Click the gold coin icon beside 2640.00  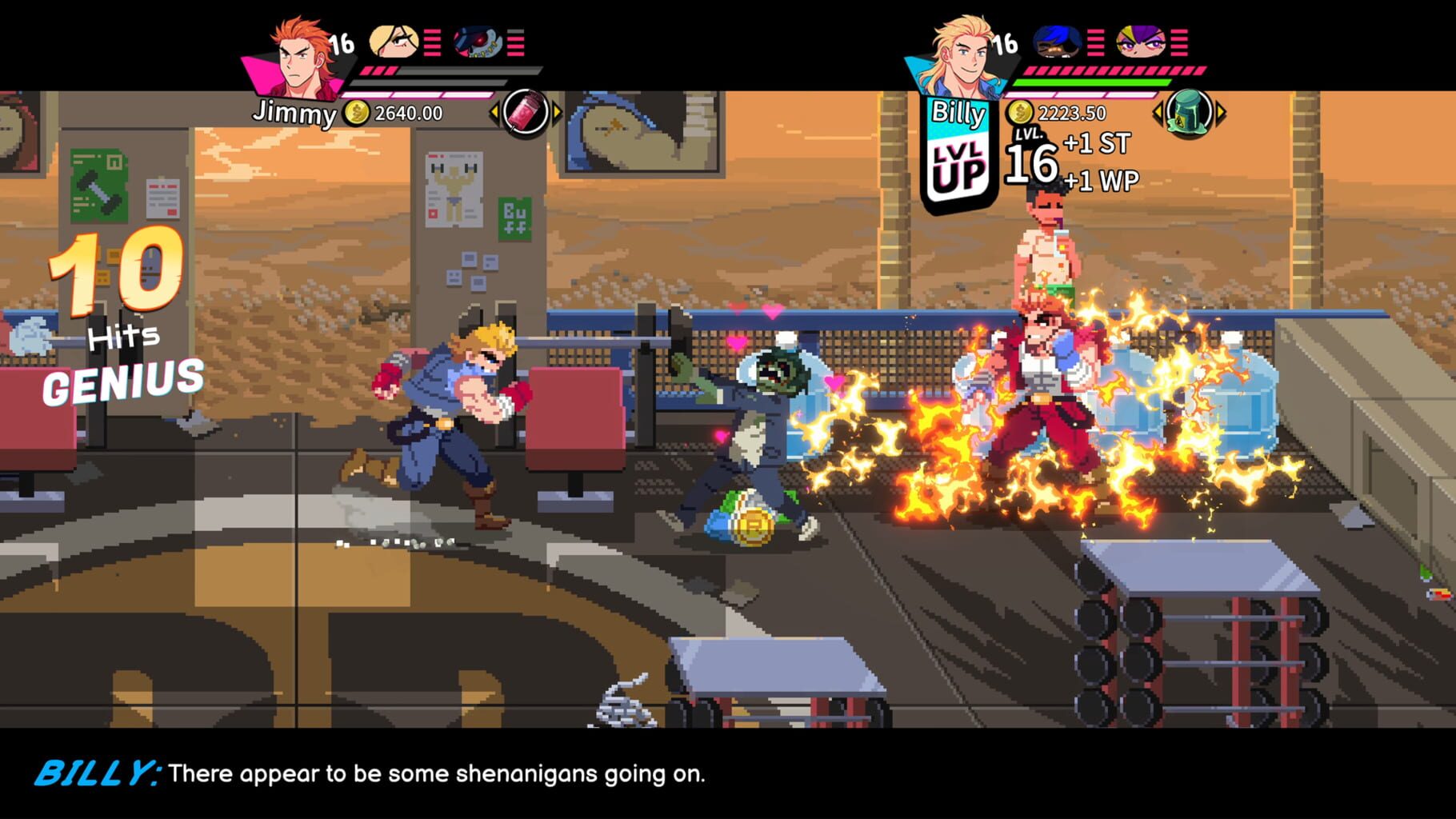[355, 114]
